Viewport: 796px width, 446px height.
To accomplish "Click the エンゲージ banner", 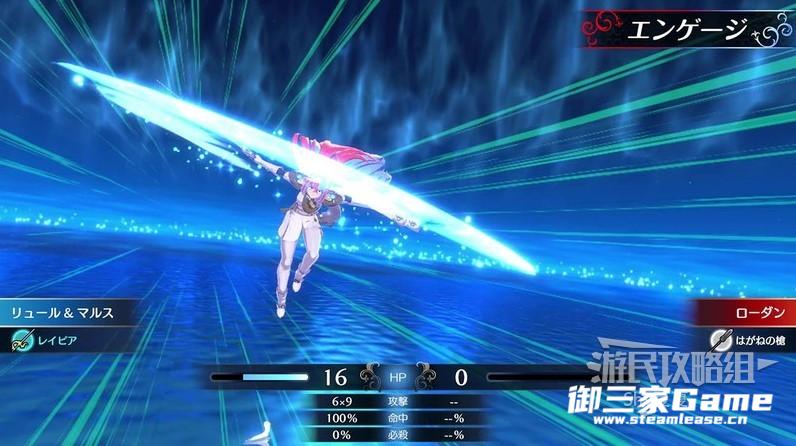I will point(681,29).
